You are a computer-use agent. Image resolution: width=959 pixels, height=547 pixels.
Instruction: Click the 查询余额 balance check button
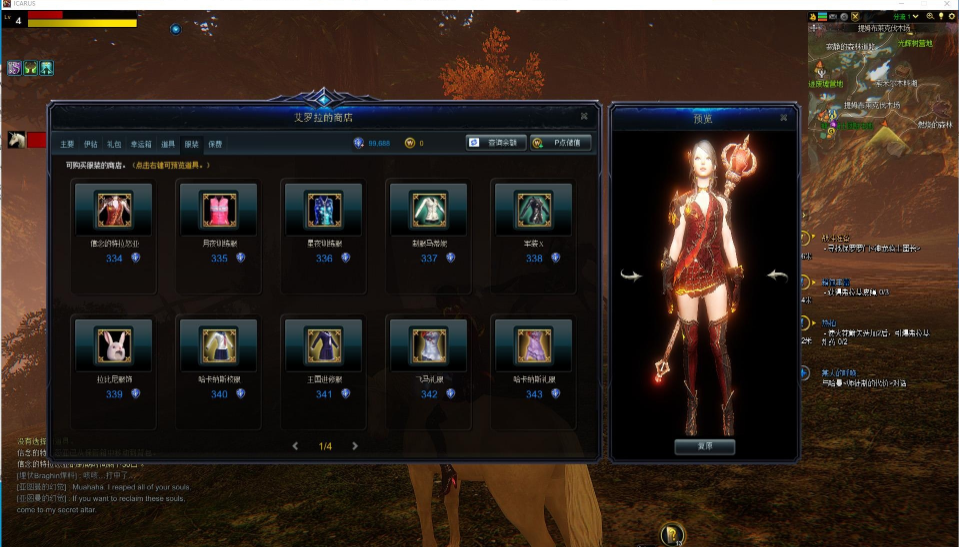coord(495,143)
